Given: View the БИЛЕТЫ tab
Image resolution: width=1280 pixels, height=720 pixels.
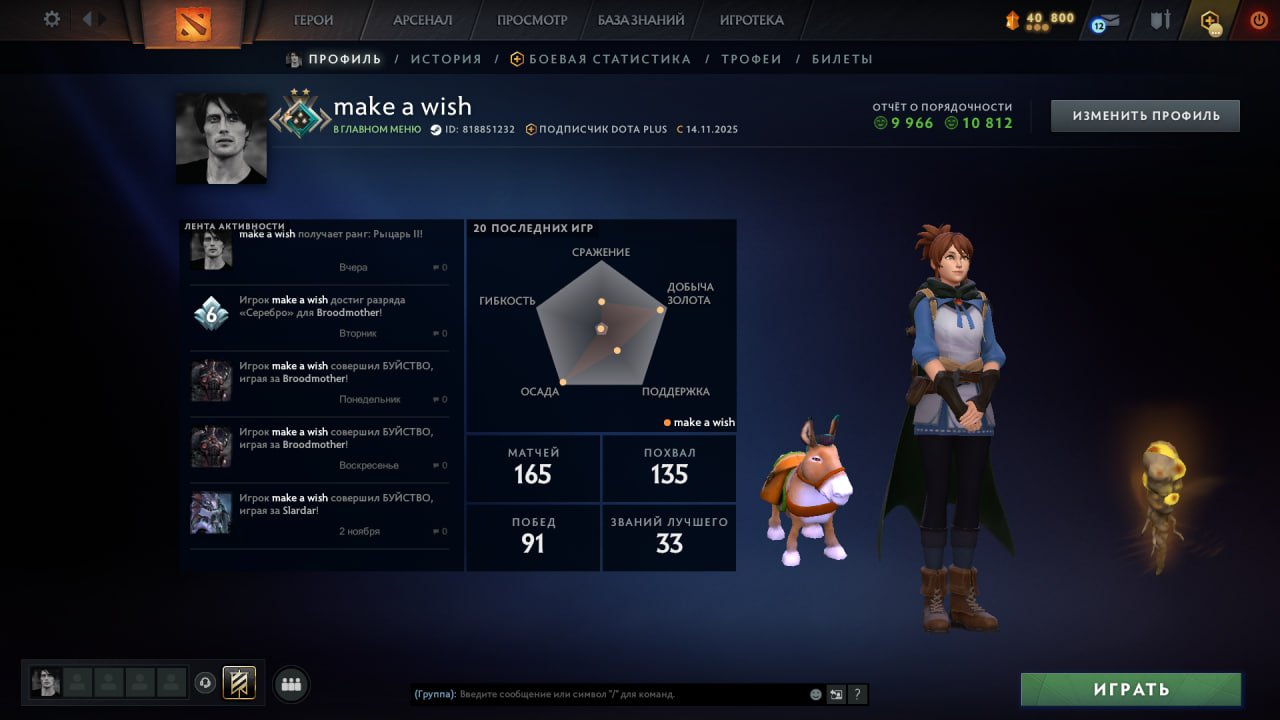Looking at the screenshot, I should click(x=842, y=59).
